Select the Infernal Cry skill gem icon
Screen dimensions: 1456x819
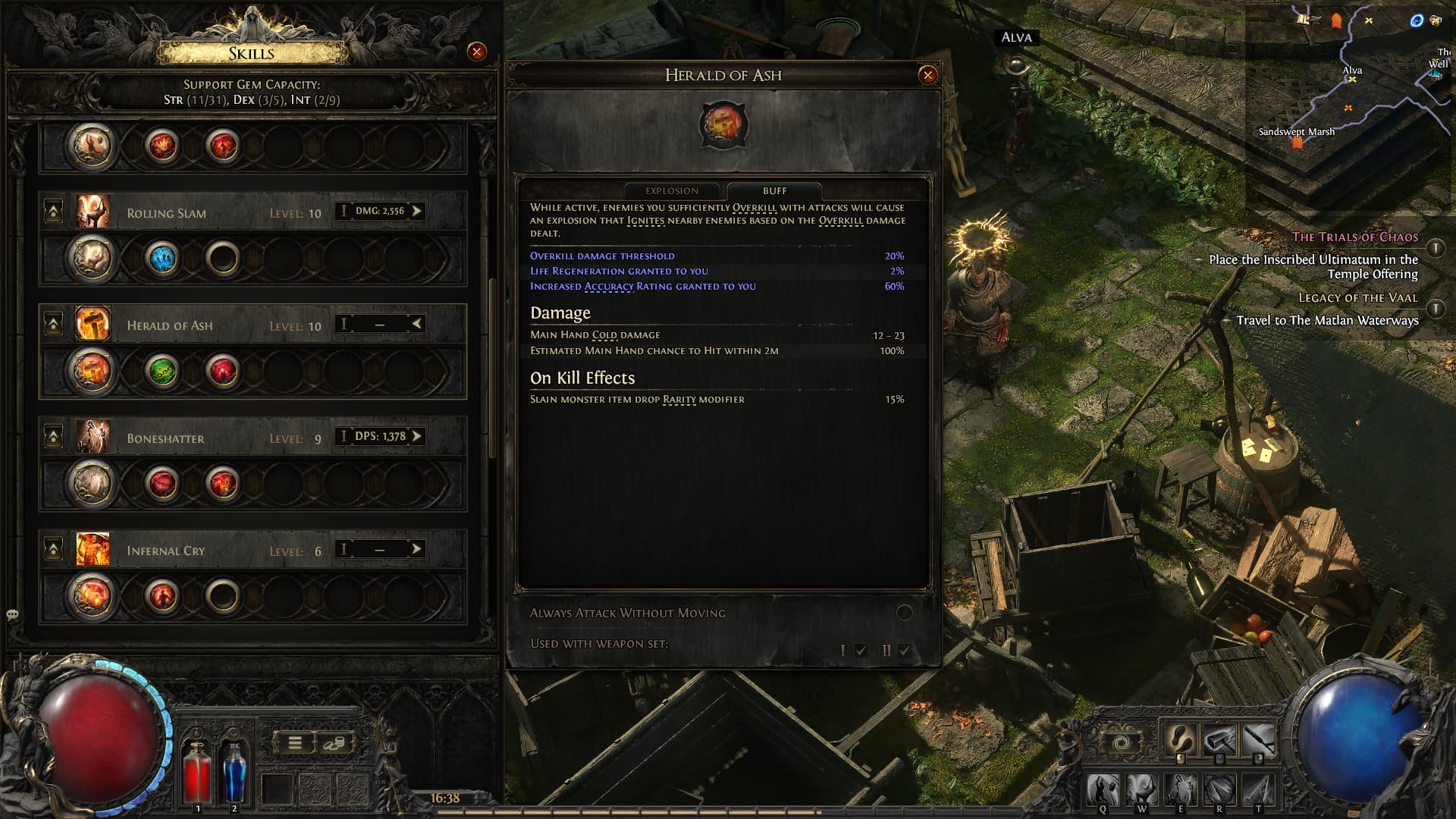[x=91, y=551]
